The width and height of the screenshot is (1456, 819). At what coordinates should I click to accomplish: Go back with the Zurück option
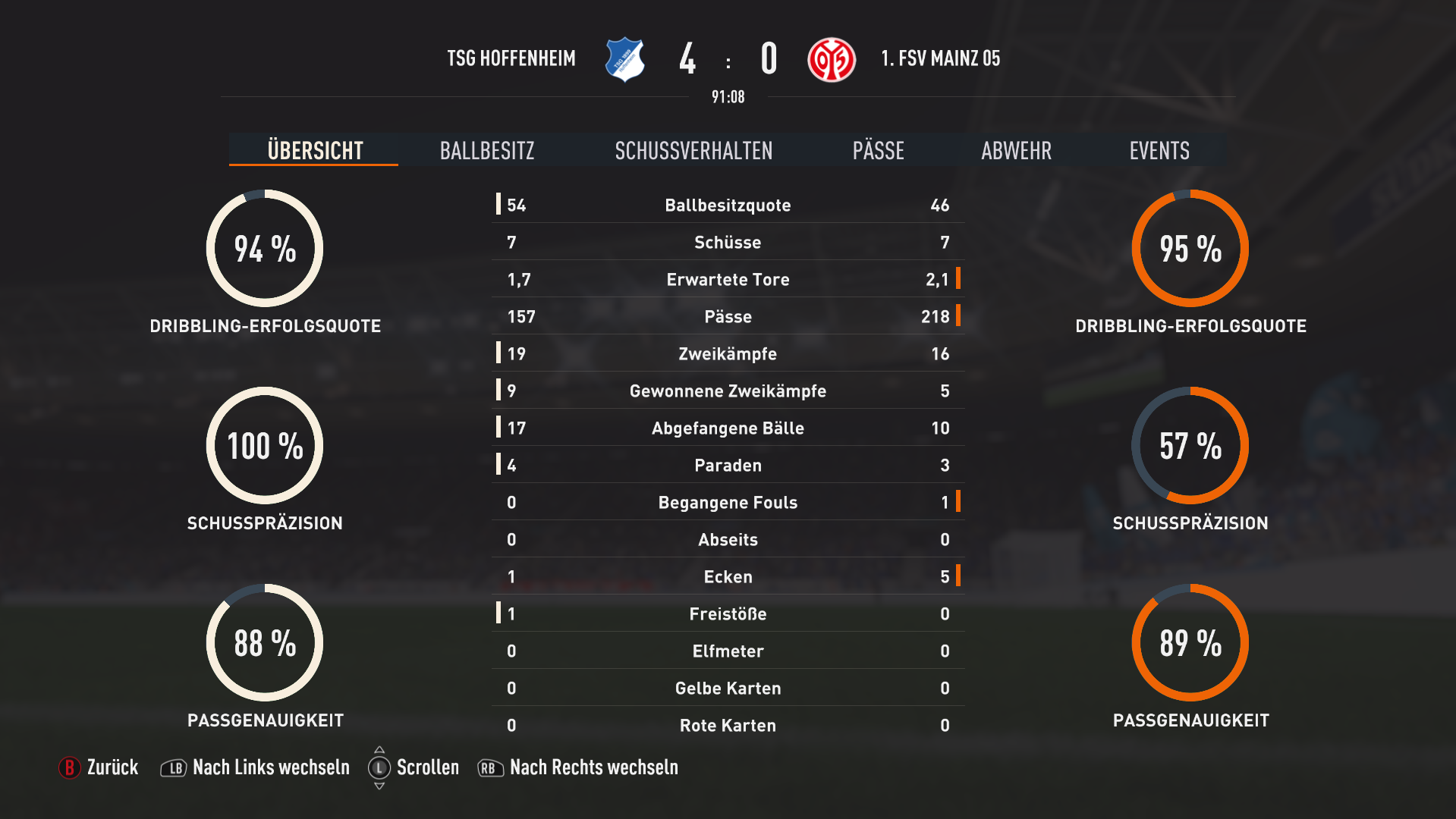99,767
